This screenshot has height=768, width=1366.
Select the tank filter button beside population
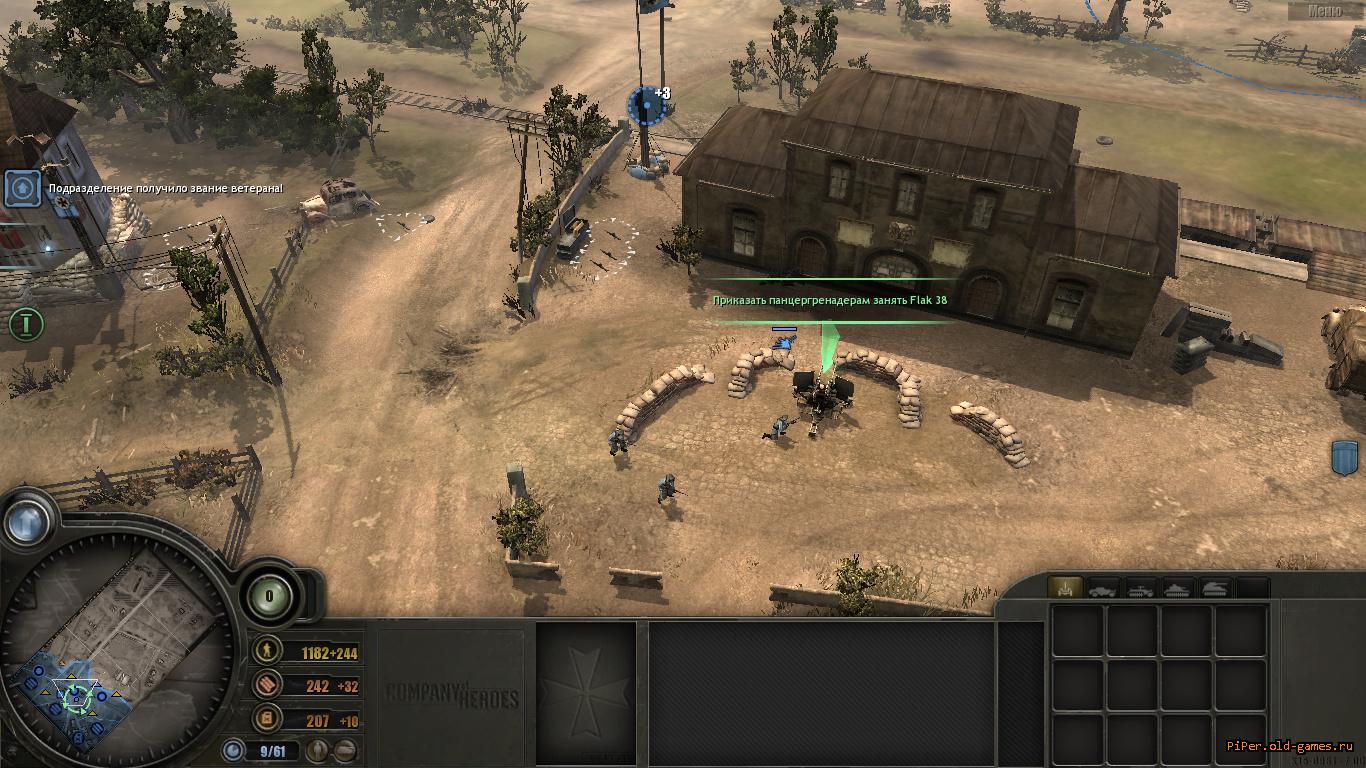click(x=344, y=749)
